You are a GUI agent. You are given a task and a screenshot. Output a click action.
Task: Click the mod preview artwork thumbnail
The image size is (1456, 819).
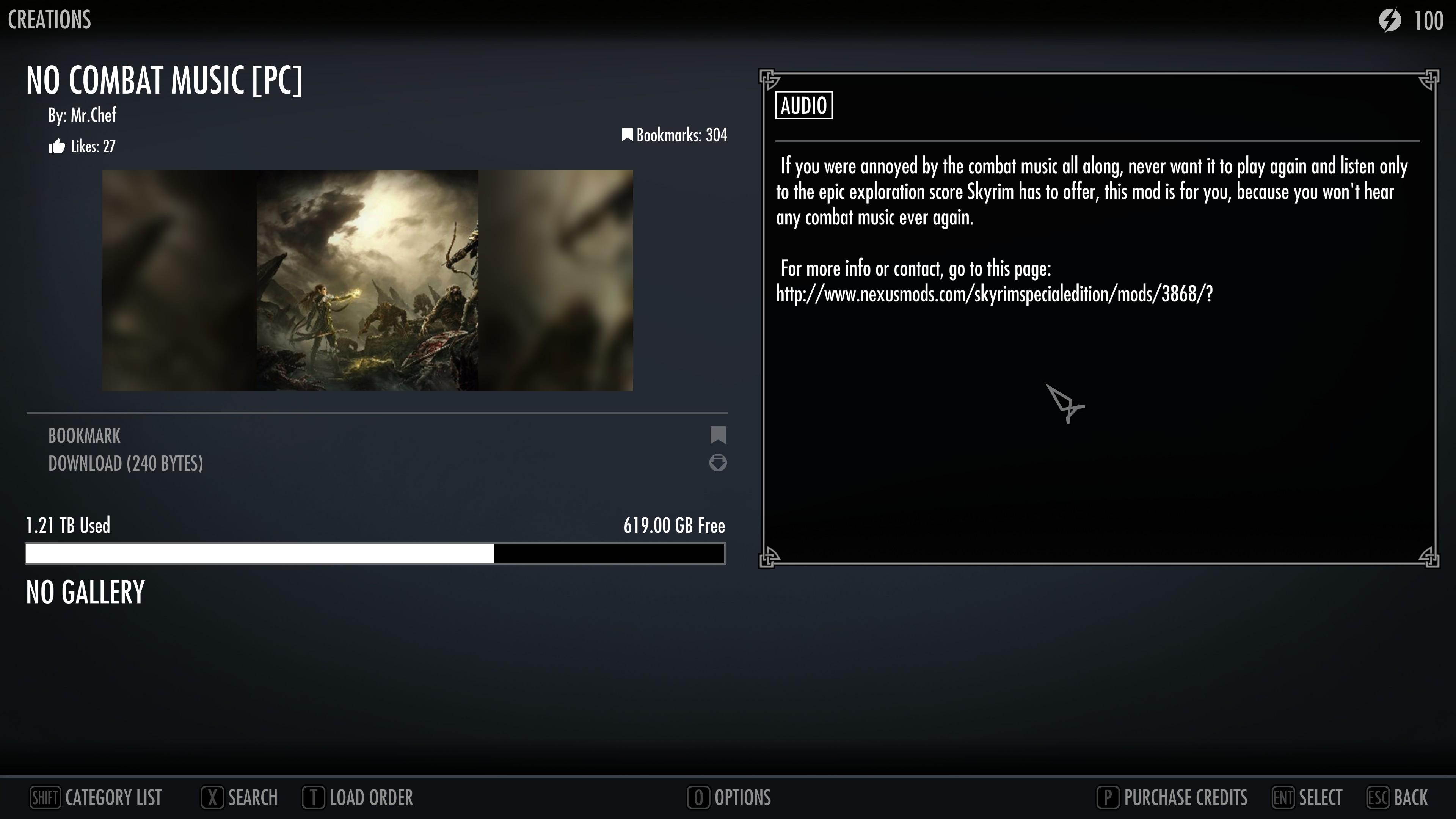pos(367,280)
